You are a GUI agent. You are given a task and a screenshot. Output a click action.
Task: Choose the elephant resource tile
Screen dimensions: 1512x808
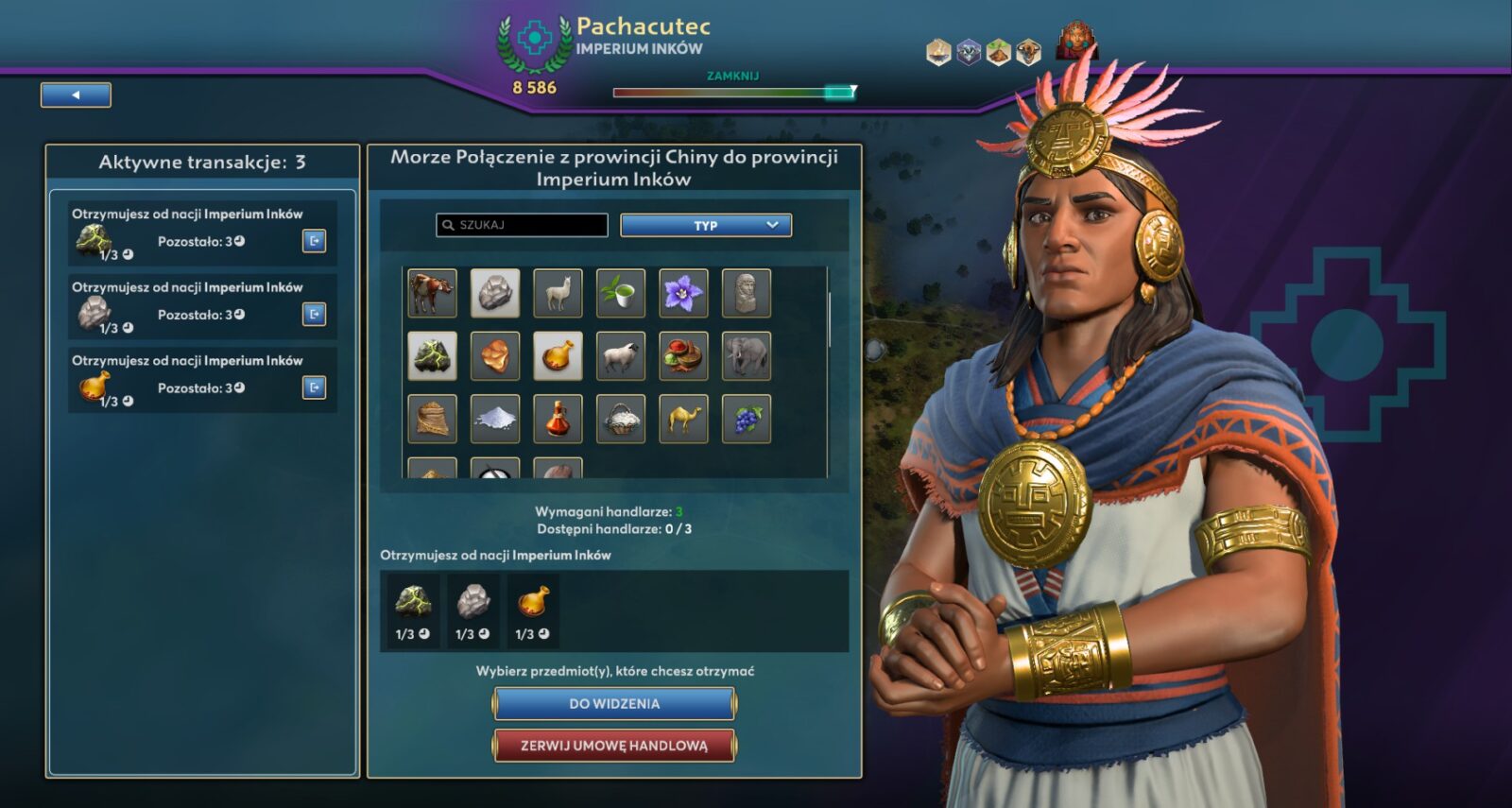(747, 356)
